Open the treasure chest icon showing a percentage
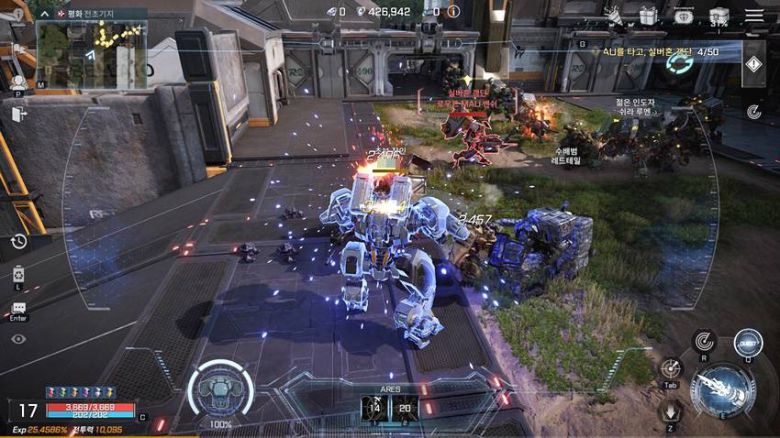Screen dimensions: 780x438 coord(719,15)
